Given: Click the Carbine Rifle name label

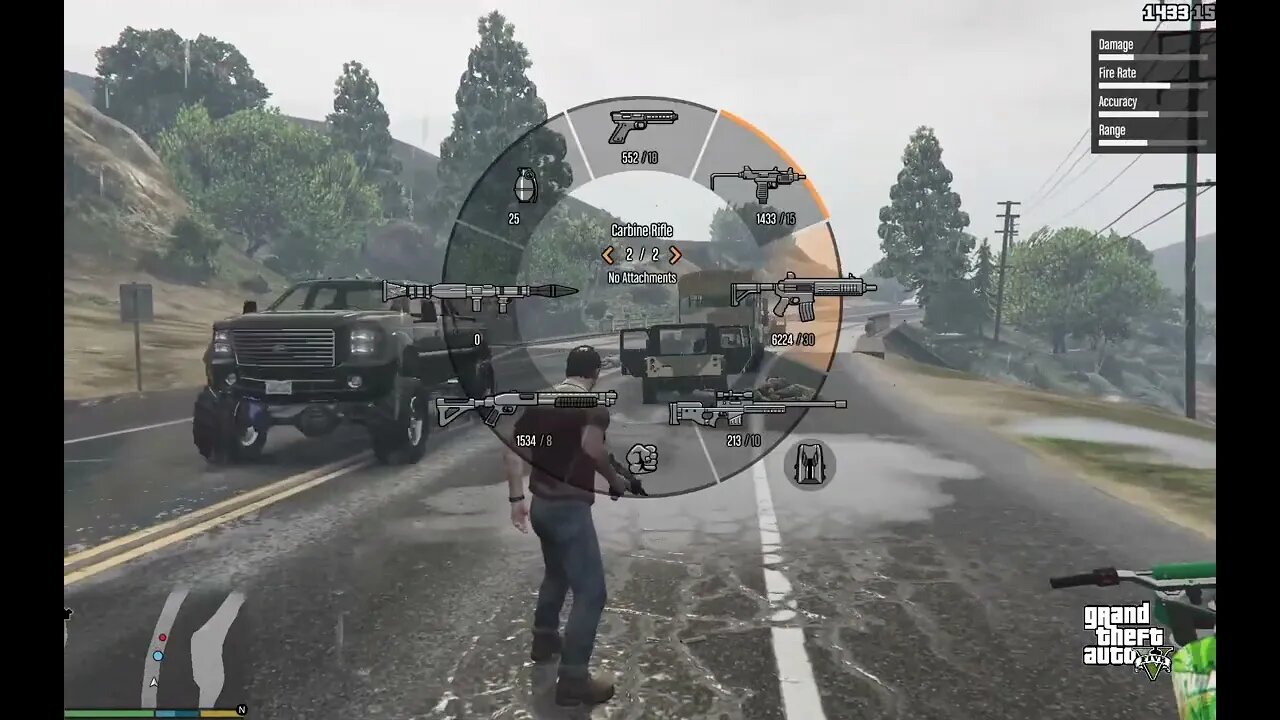Looking at the screenshot, I should [x=641, y=231].
